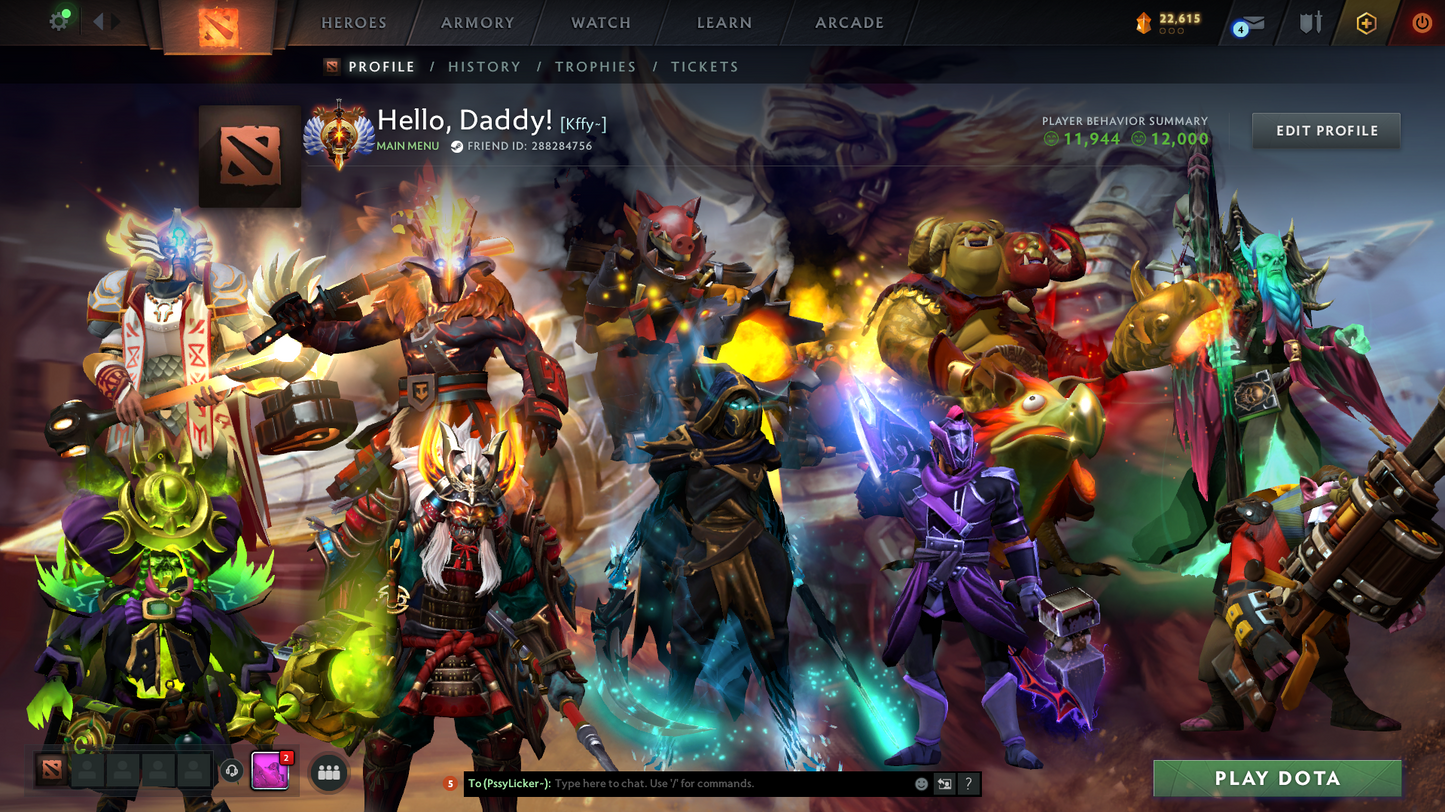This screenshot has height=812, width=1445.
Task: Click the Edit Profile button
Action: (x=1326, y=131)
